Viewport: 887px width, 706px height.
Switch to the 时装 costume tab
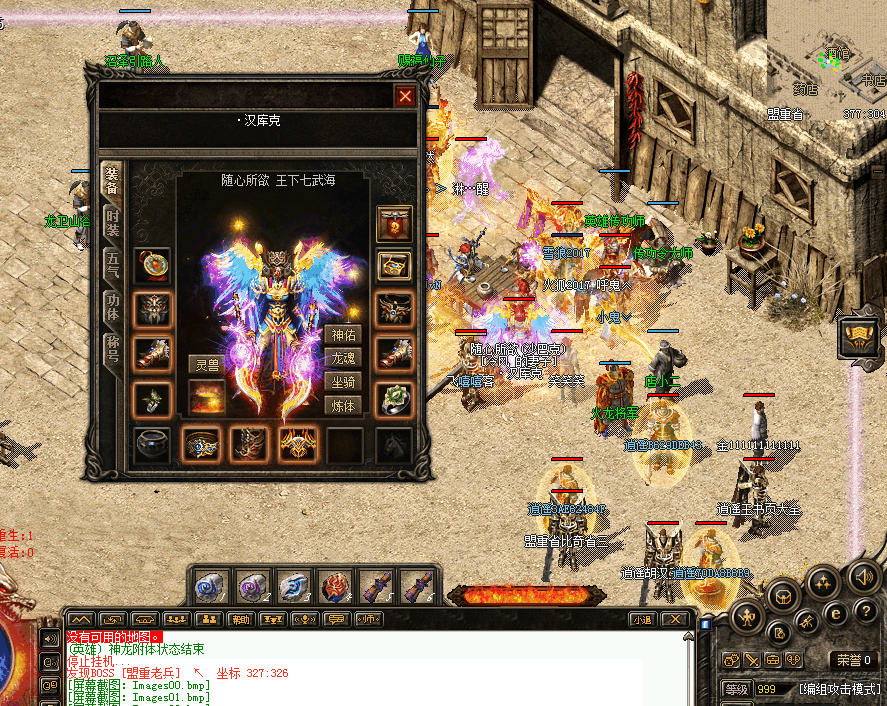click(112, 223)
